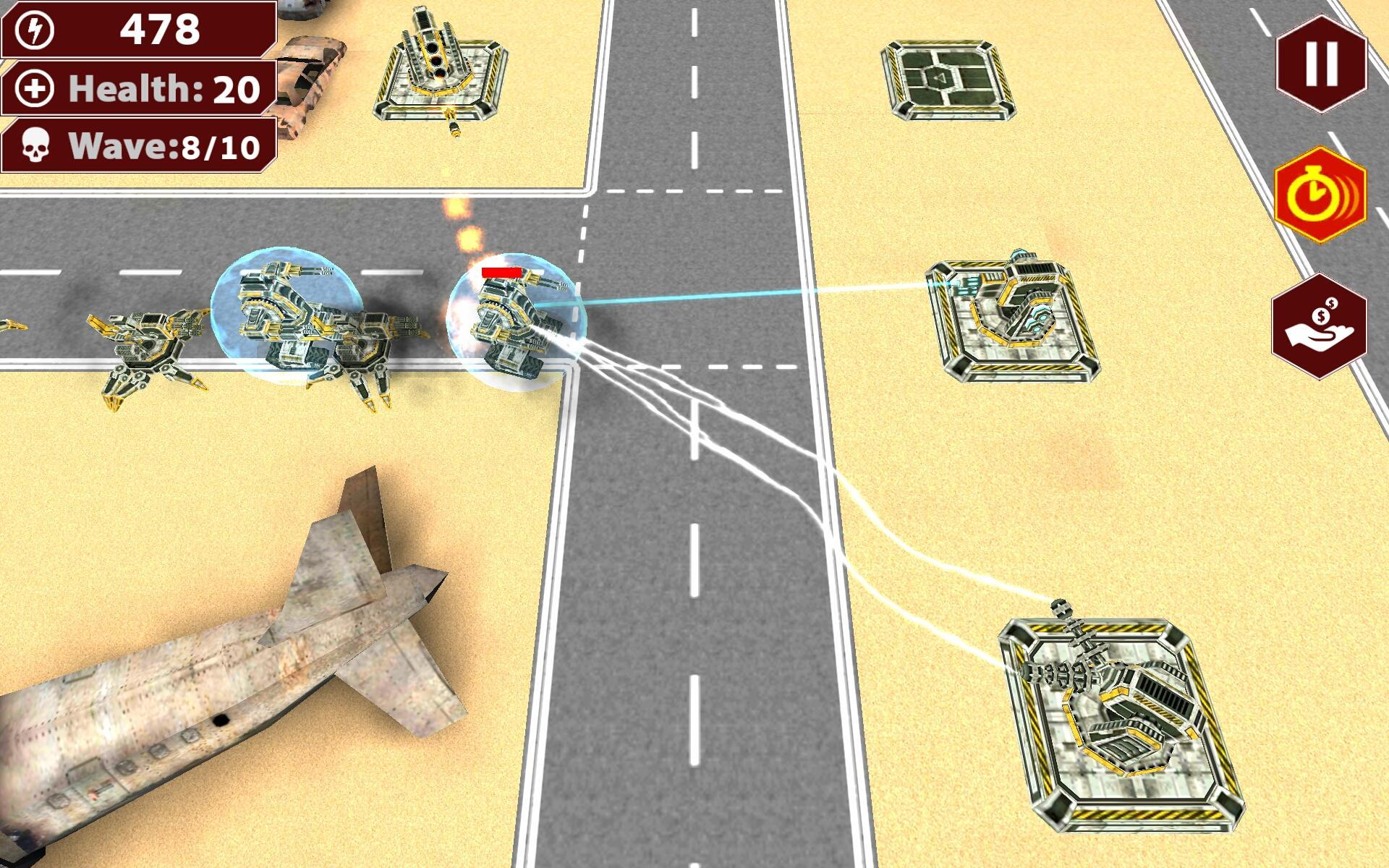Select the skull icon next to Wave counter
This screenshot has height=868, width=1389.
click(x=35, y=148)
